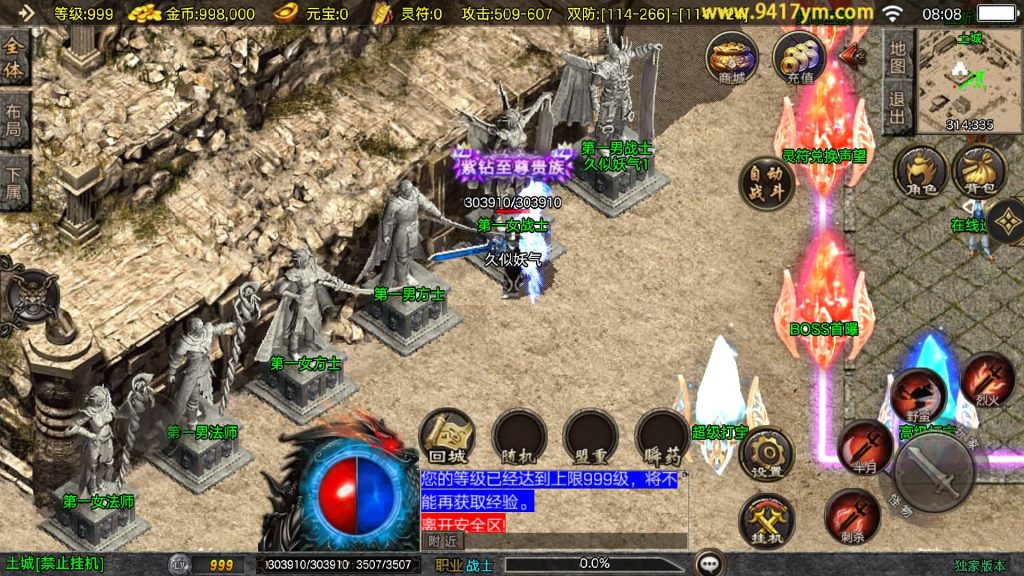Select the 随机 random teleport slot
1024x576 pixels.
point(518,437)
